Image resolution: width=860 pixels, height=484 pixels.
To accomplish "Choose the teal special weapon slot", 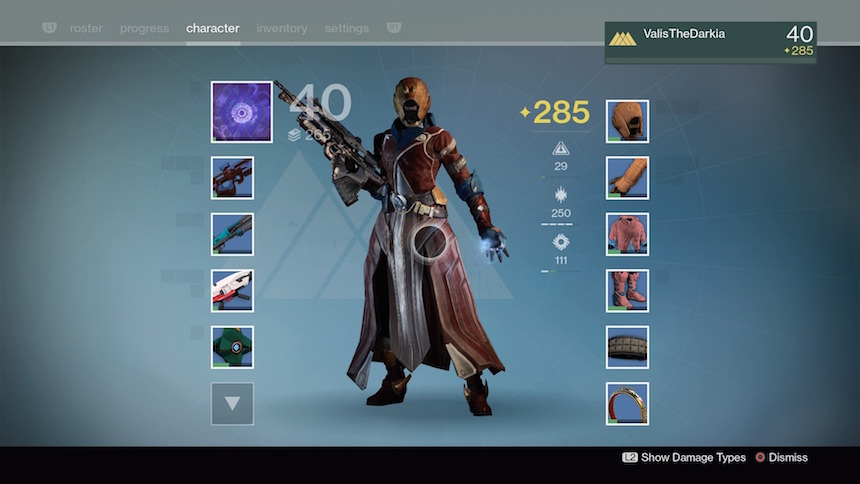I will pos(232,234).
